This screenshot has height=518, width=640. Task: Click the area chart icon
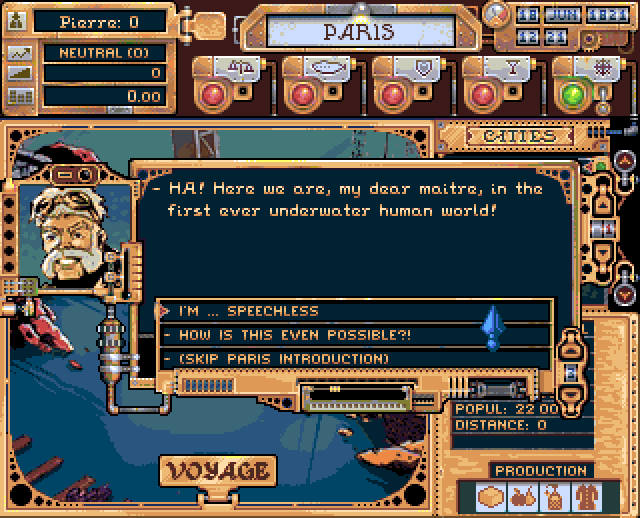pyautogui.click(x=18, y=75)
